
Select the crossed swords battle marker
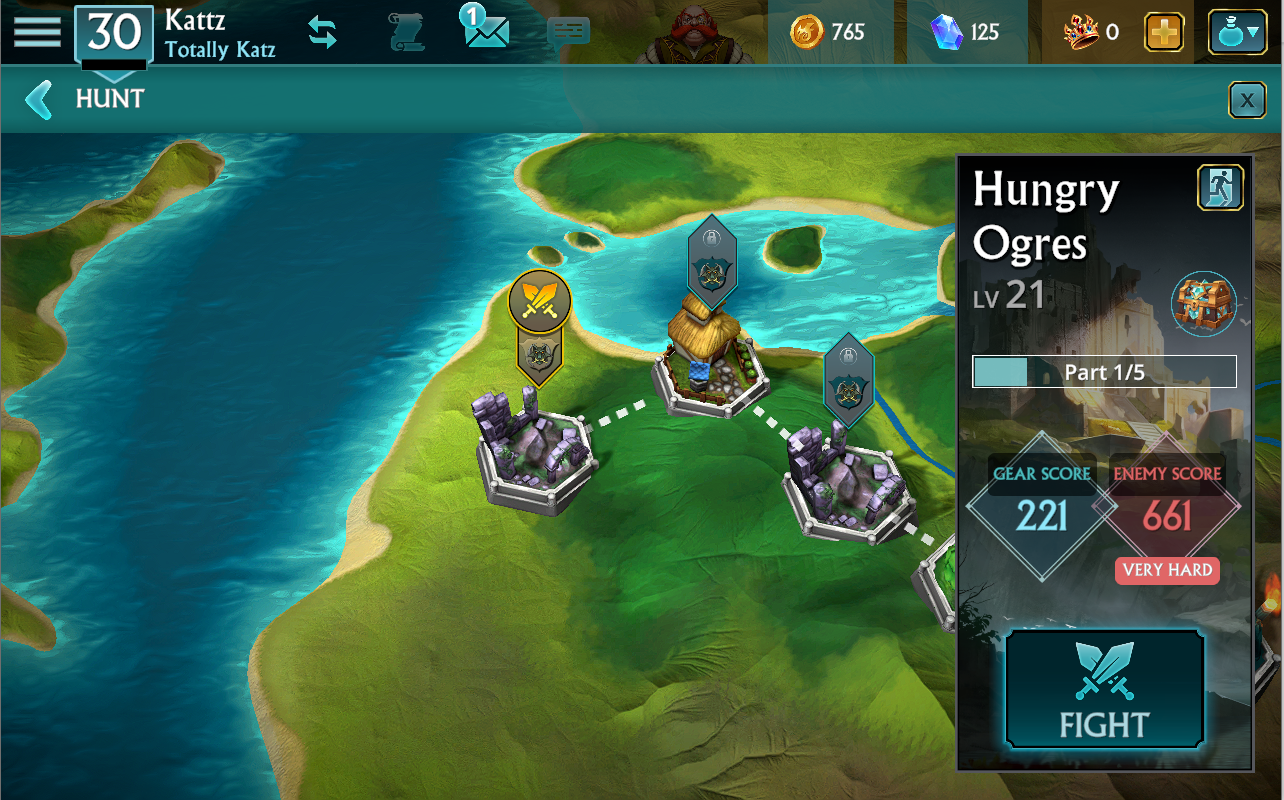[539, 300]
